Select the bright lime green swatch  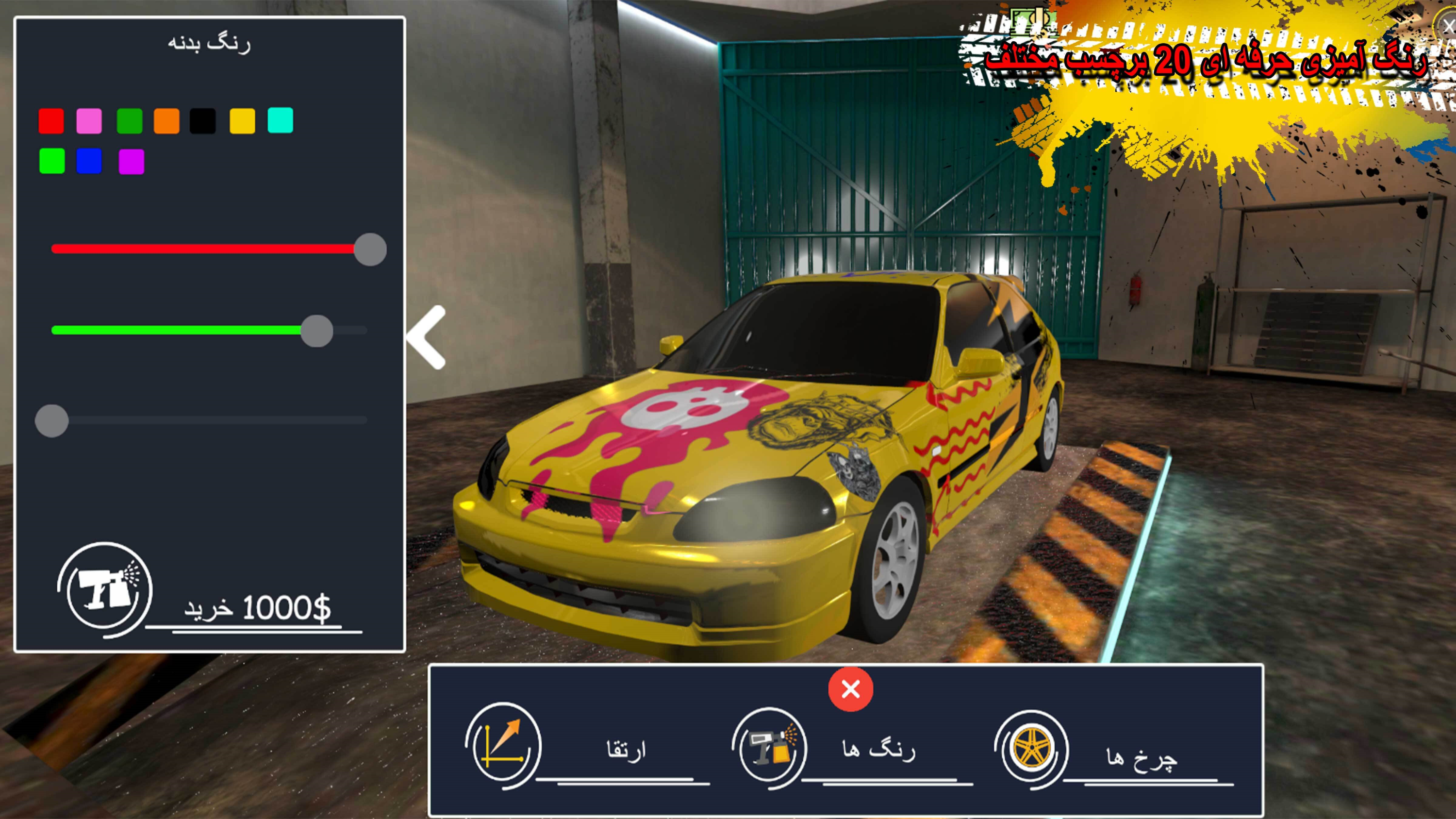[x=52, y=161]
